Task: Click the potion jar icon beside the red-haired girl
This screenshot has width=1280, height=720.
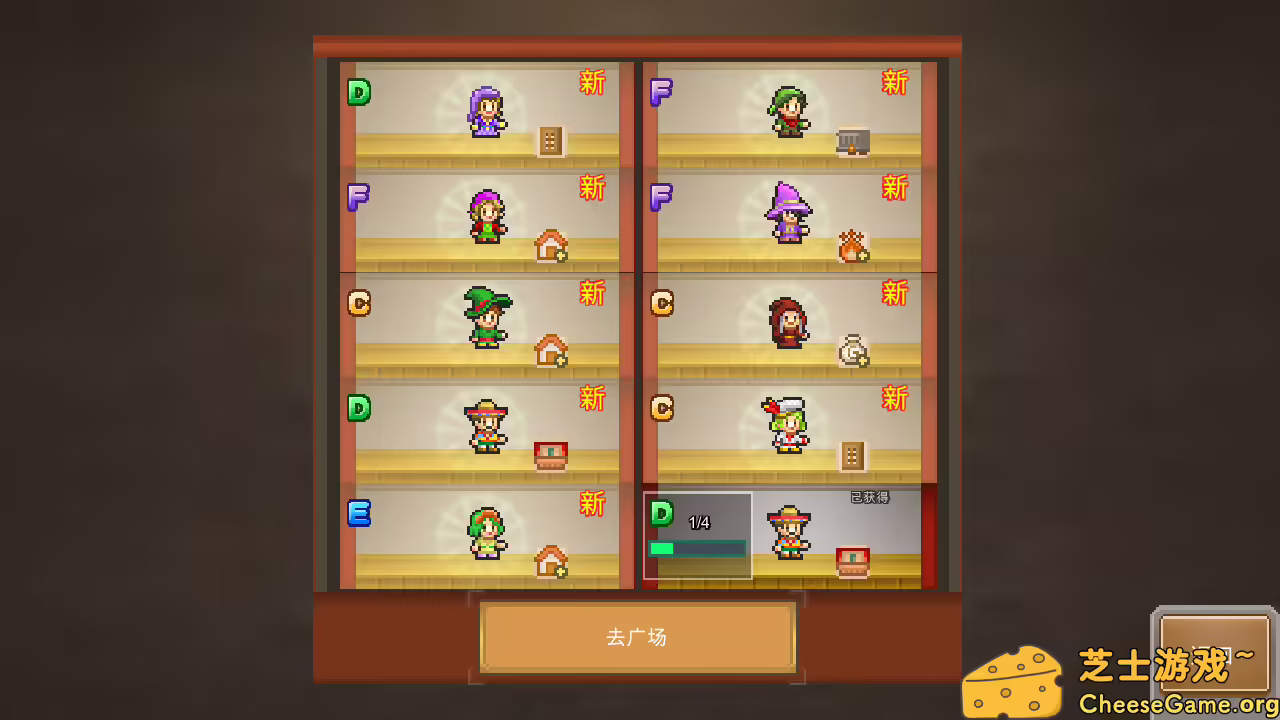Action: click(853, 348)
